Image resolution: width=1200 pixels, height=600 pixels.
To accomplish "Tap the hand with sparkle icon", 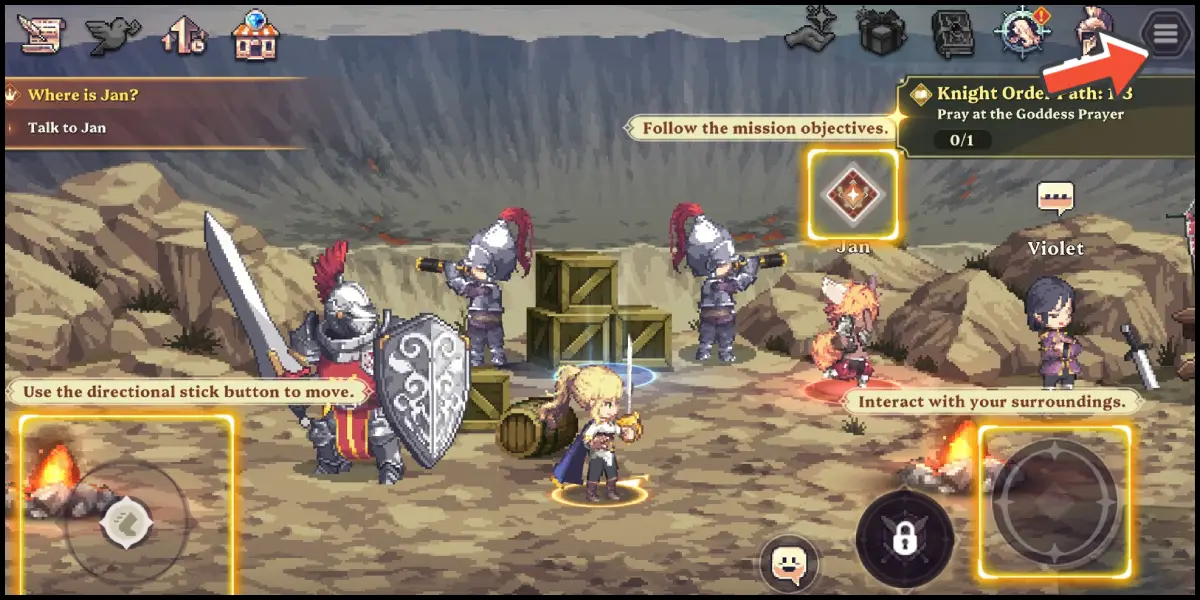I will click(810, 35).
